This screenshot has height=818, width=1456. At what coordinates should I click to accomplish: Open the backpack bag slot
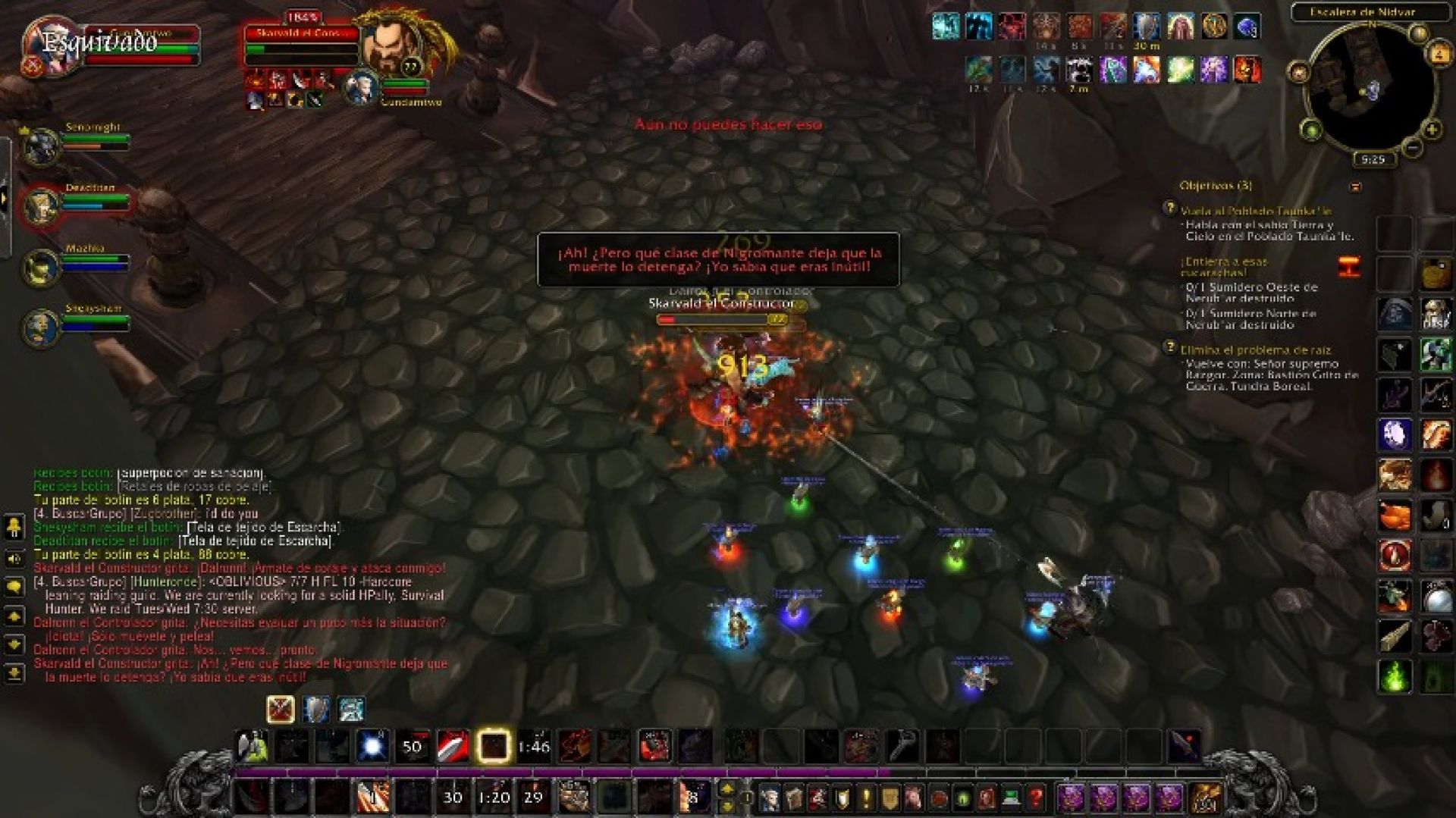click(1205, 798)
